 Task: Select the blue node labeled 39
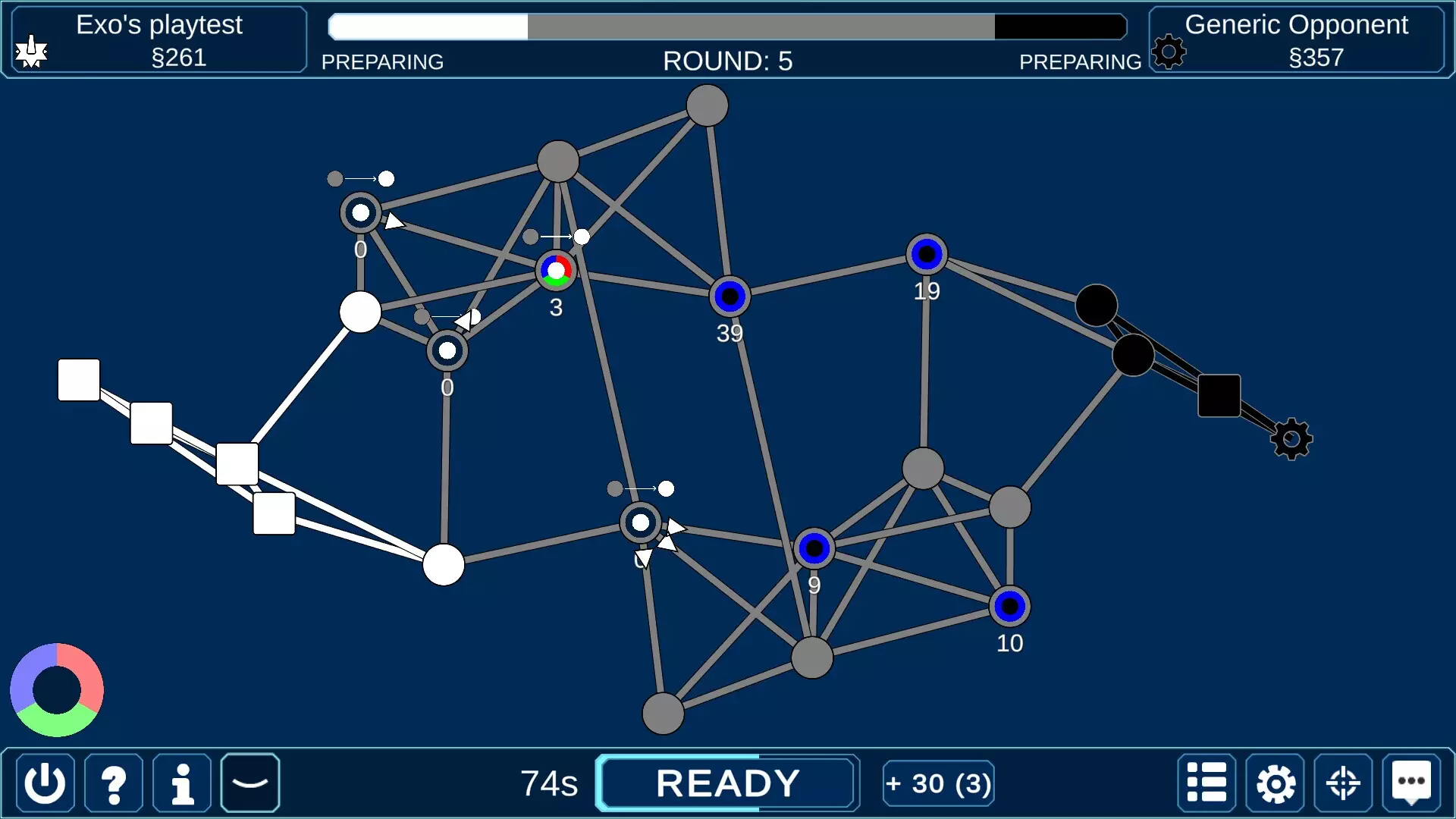coord(730,297)
